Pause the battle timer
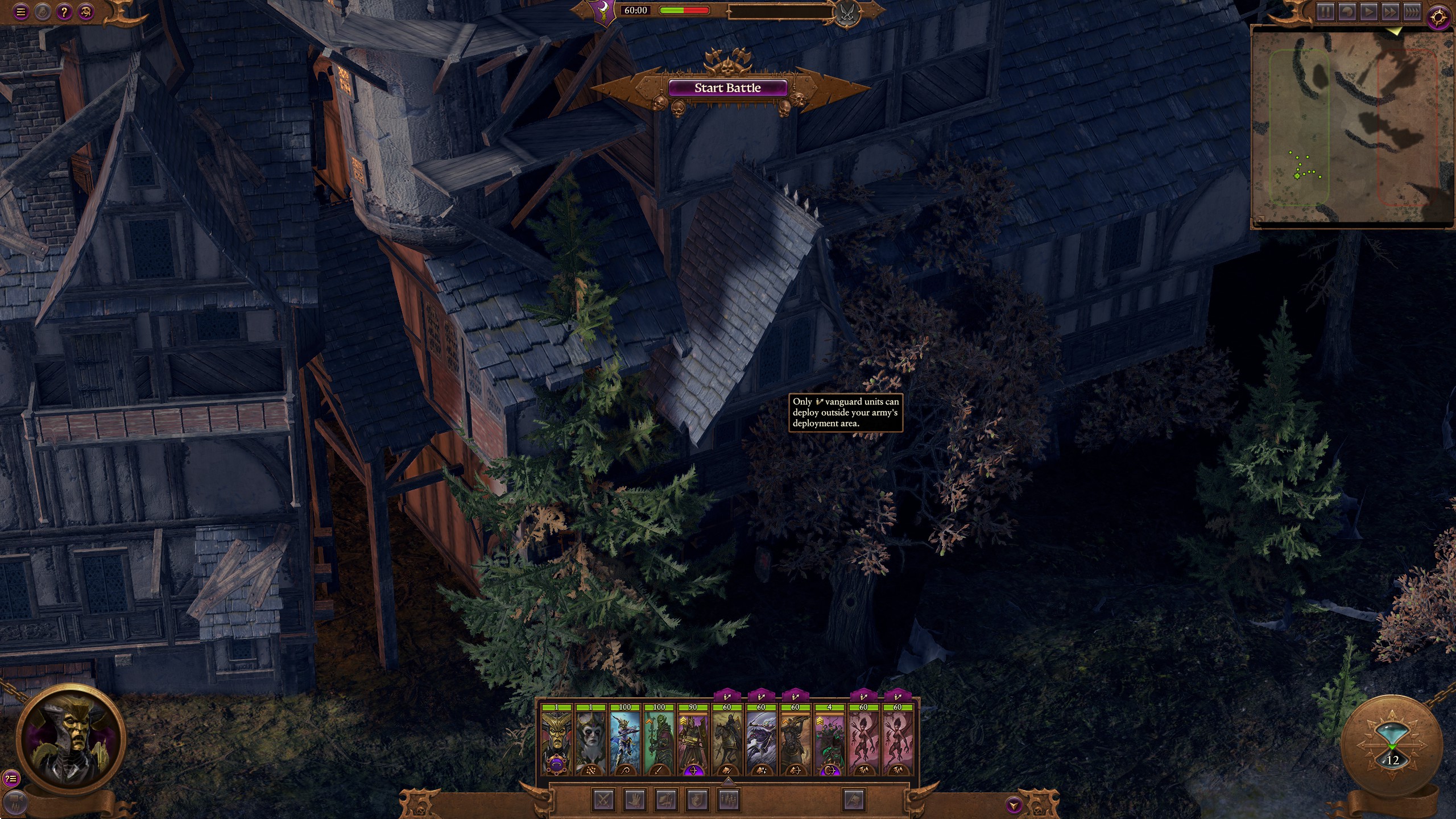The image size is (1456, 819). pyautogui.click(x=1325, y=11)
